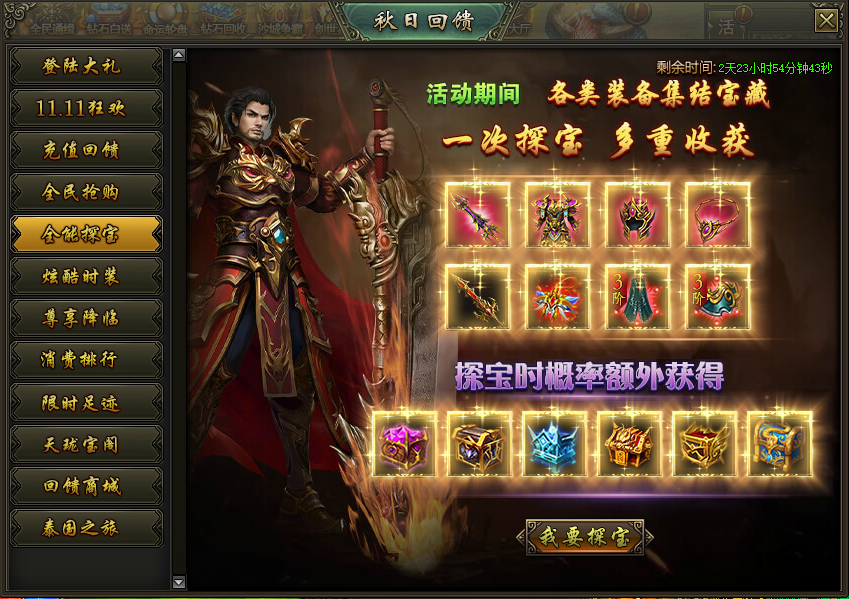Viewport: 849px width, 599px height.
Task: Close the 秋日回馈 window
Action: (x=826, y=21)
